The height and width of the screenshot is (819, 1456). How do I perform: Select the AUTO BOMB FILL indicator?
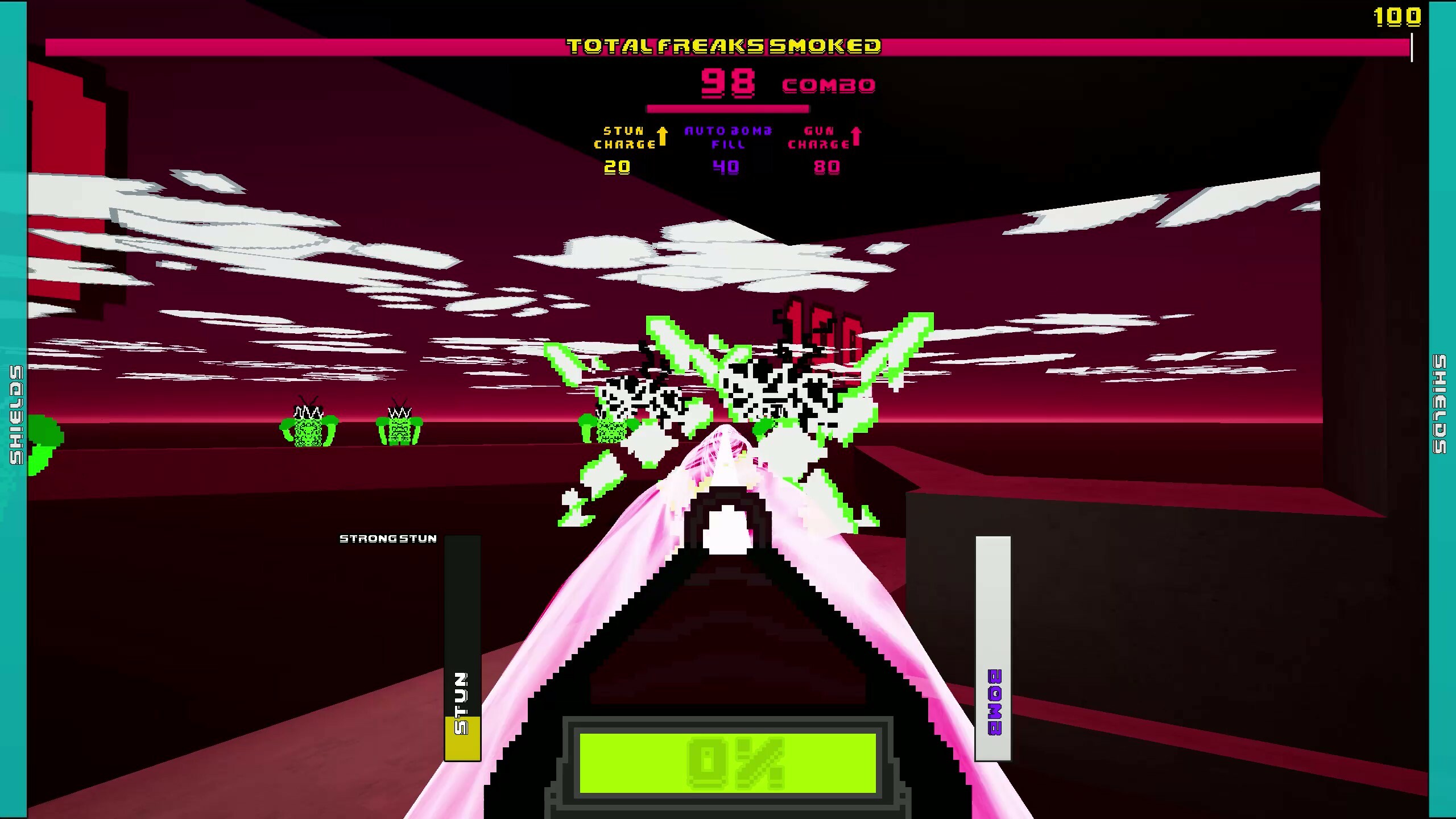[726, 138]
